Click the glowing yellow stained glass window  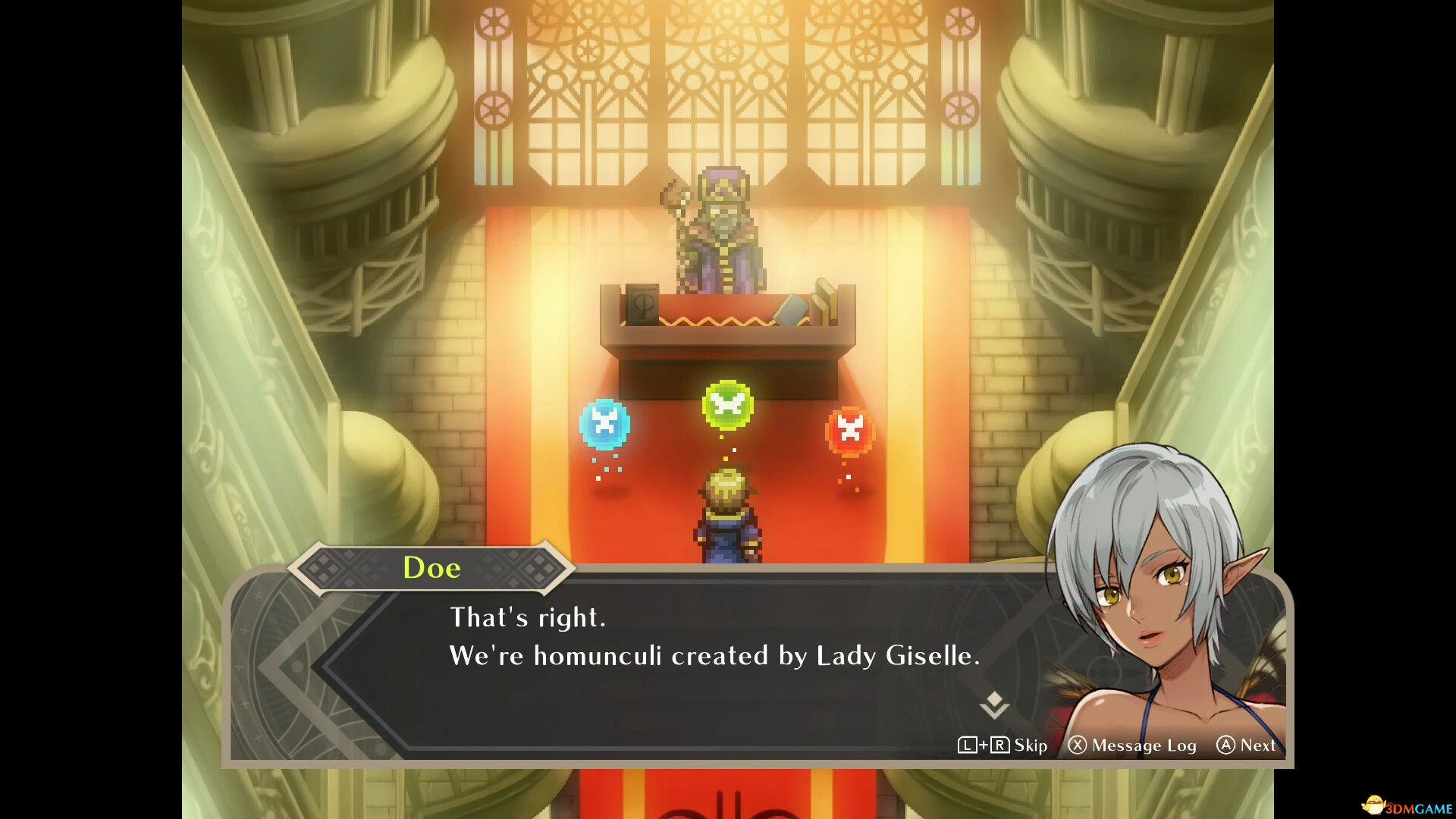coord(724,83)
